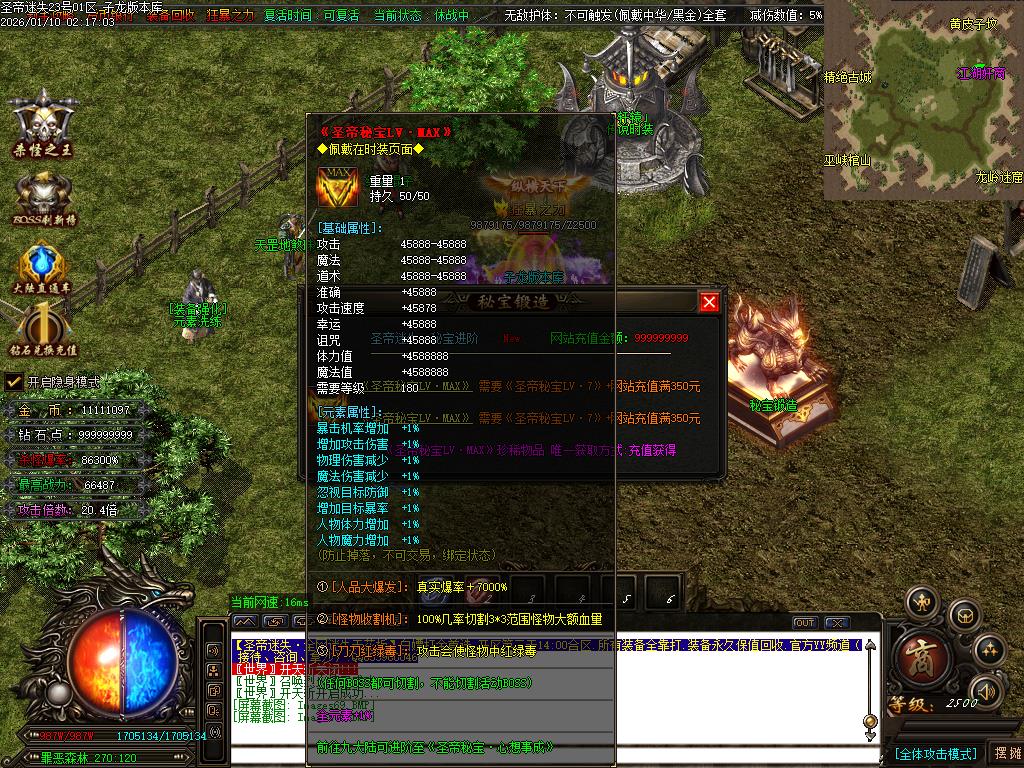Open the skills sparkle round button
The height and width of the screenshot is (768, 1024).
(x=989, y=649)
